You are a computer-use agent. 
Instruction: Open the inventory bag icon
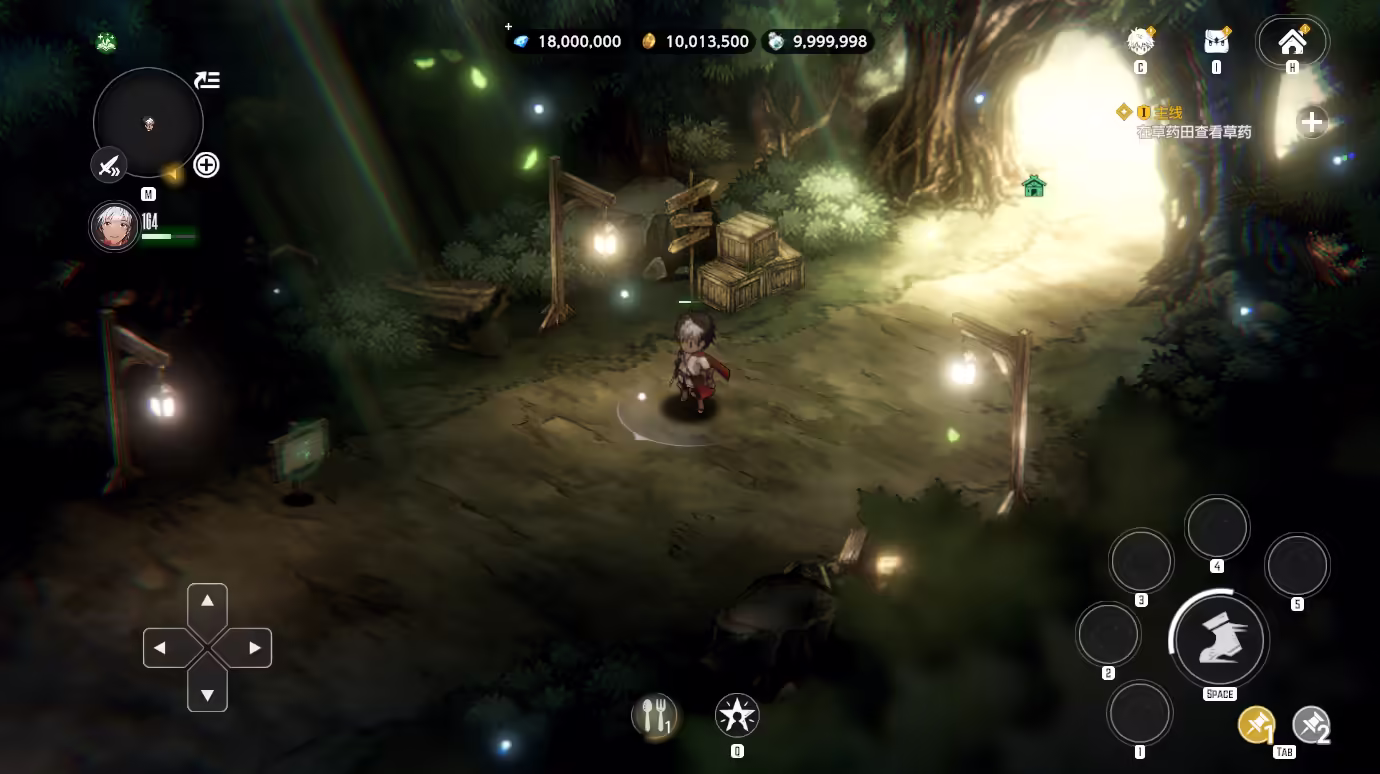[x=1216, y=42]
